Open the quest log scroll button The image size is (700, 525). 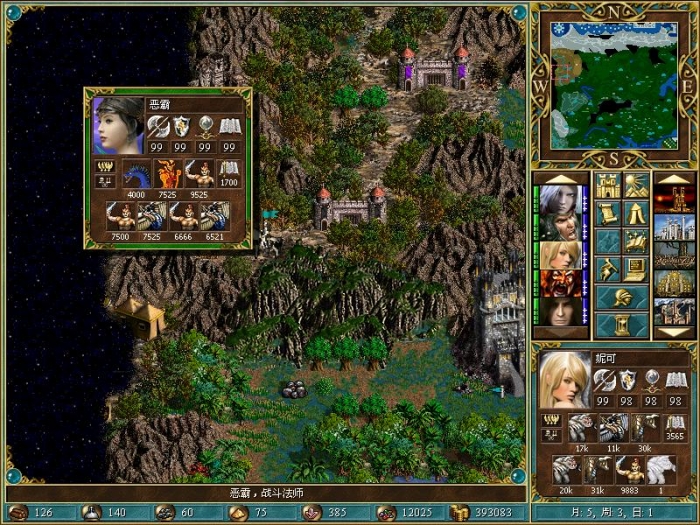(x=608, y=214)
